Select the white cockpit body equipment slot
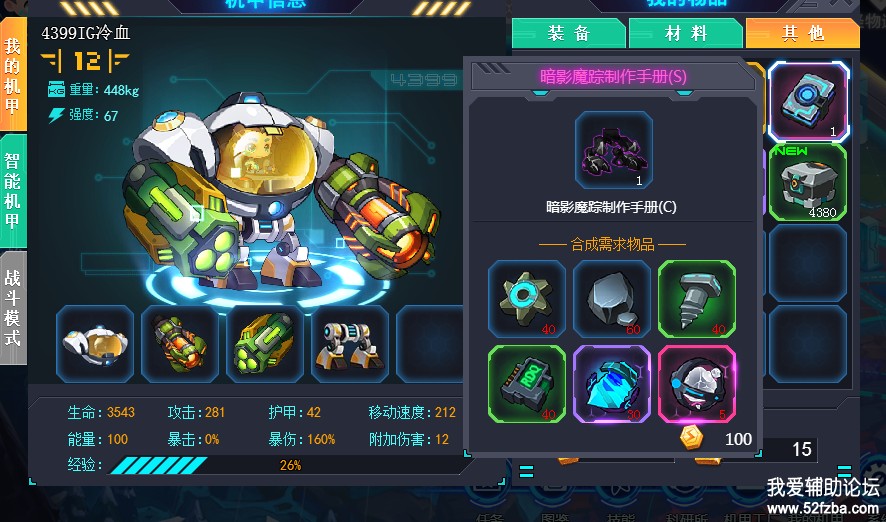The image size is (886, 522). [95, 344]
